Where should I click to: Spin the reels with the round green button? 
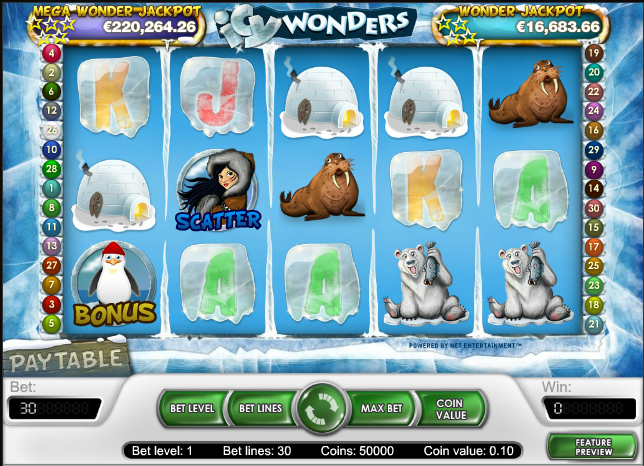tap(321, 409)
